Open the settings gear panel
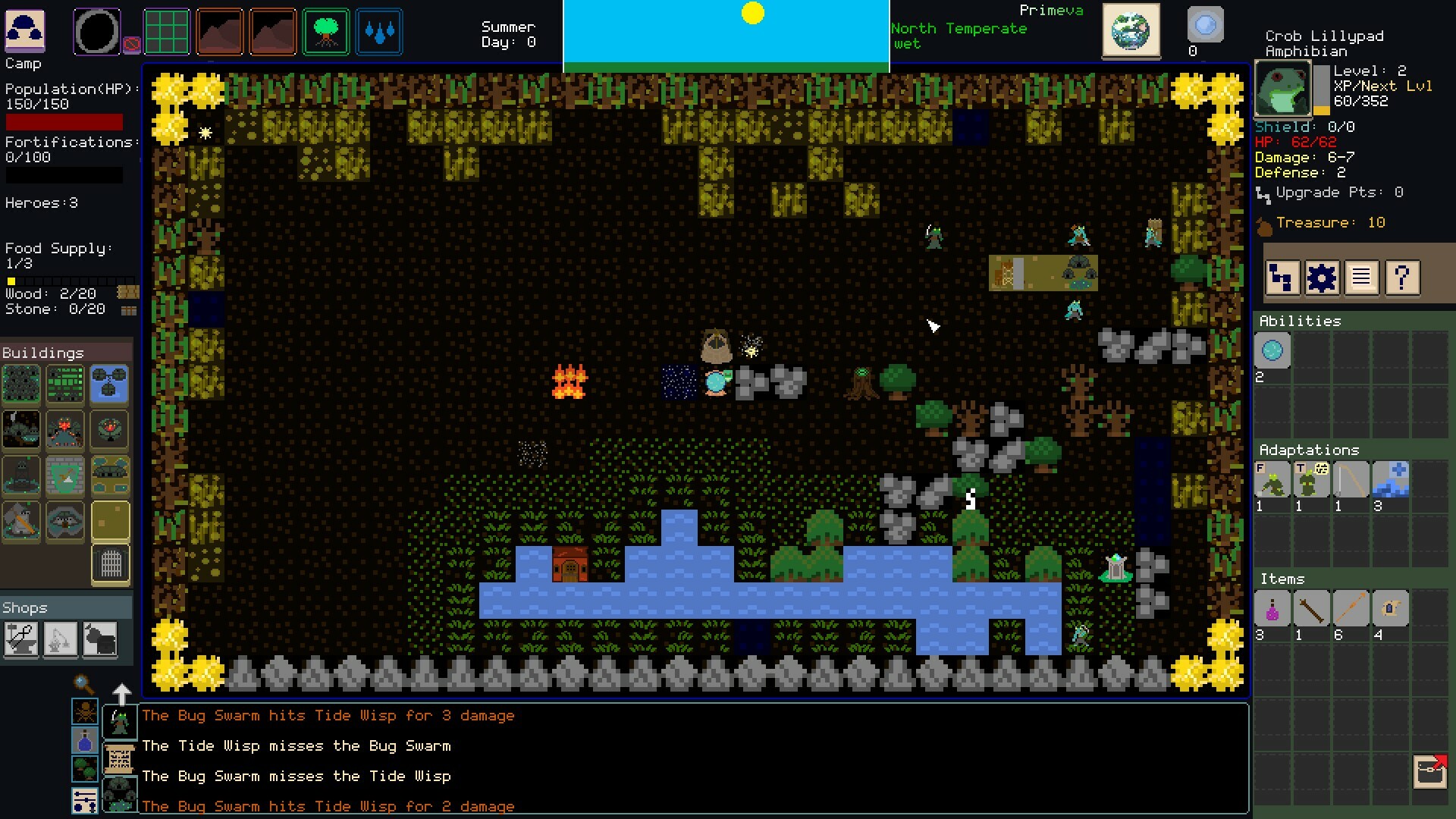Image resolution: width=1456 pixels, height=819 pixels. 1323,278
